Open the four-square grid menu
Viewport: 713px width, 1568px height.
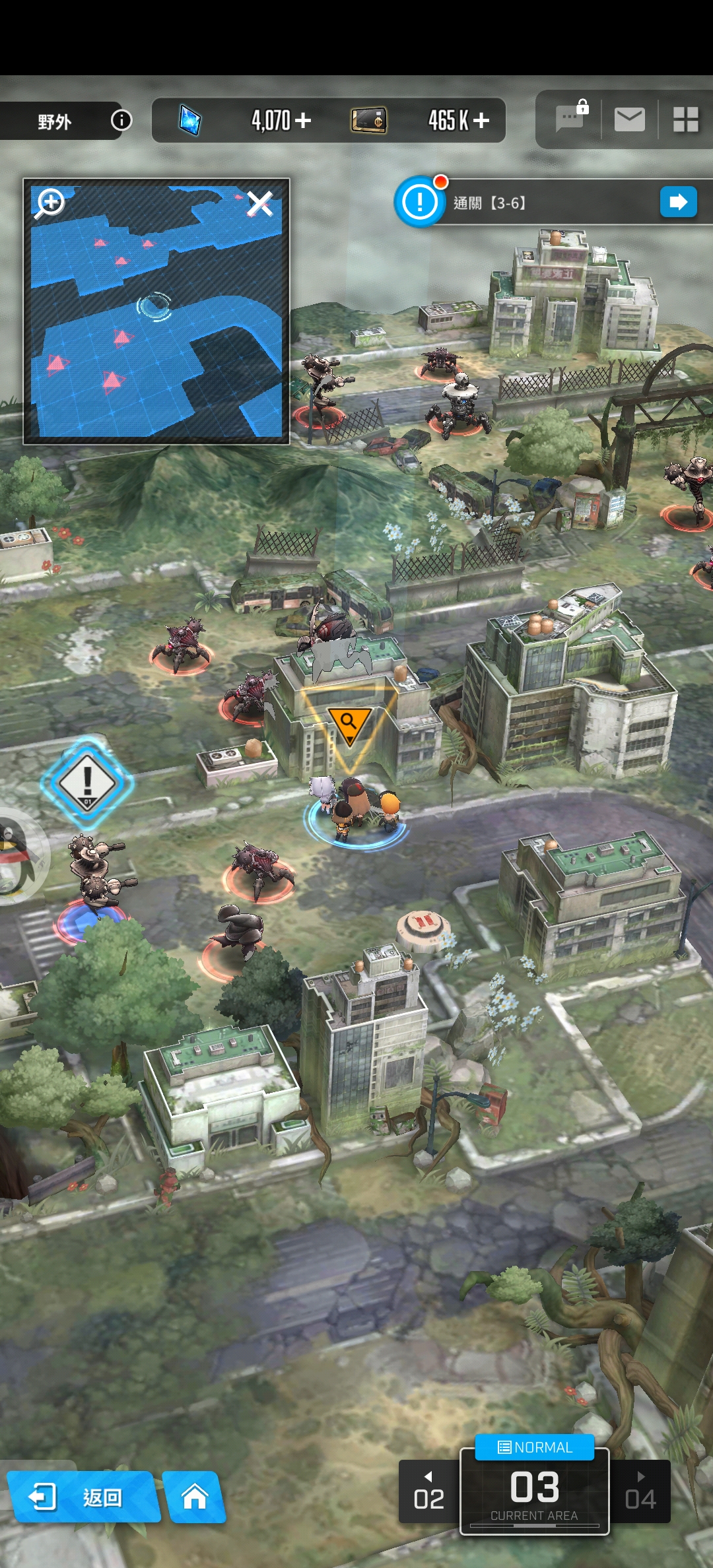685,119
